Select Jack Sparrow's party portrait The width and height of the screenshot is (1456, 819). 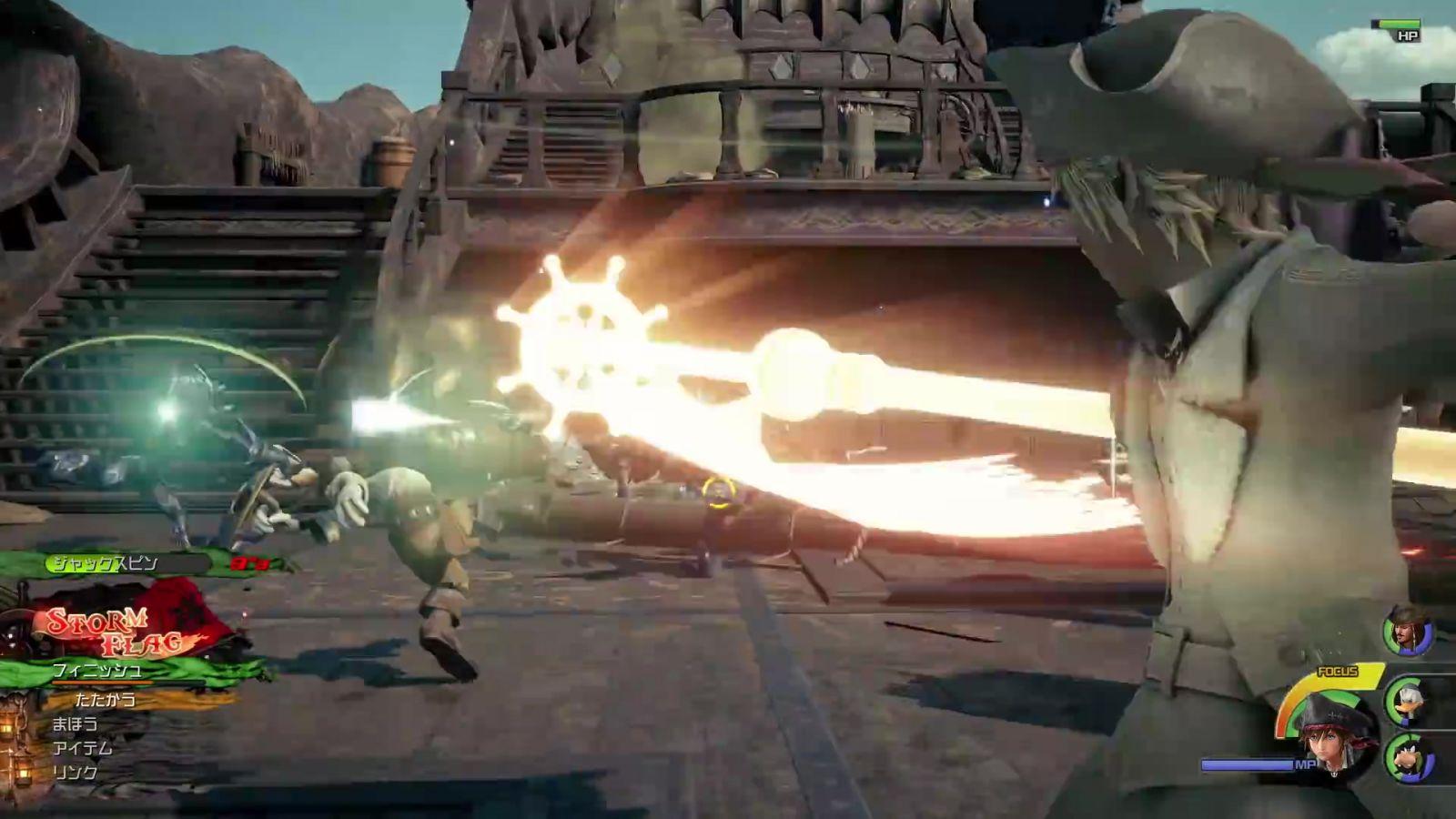[x=1407, y=631]
